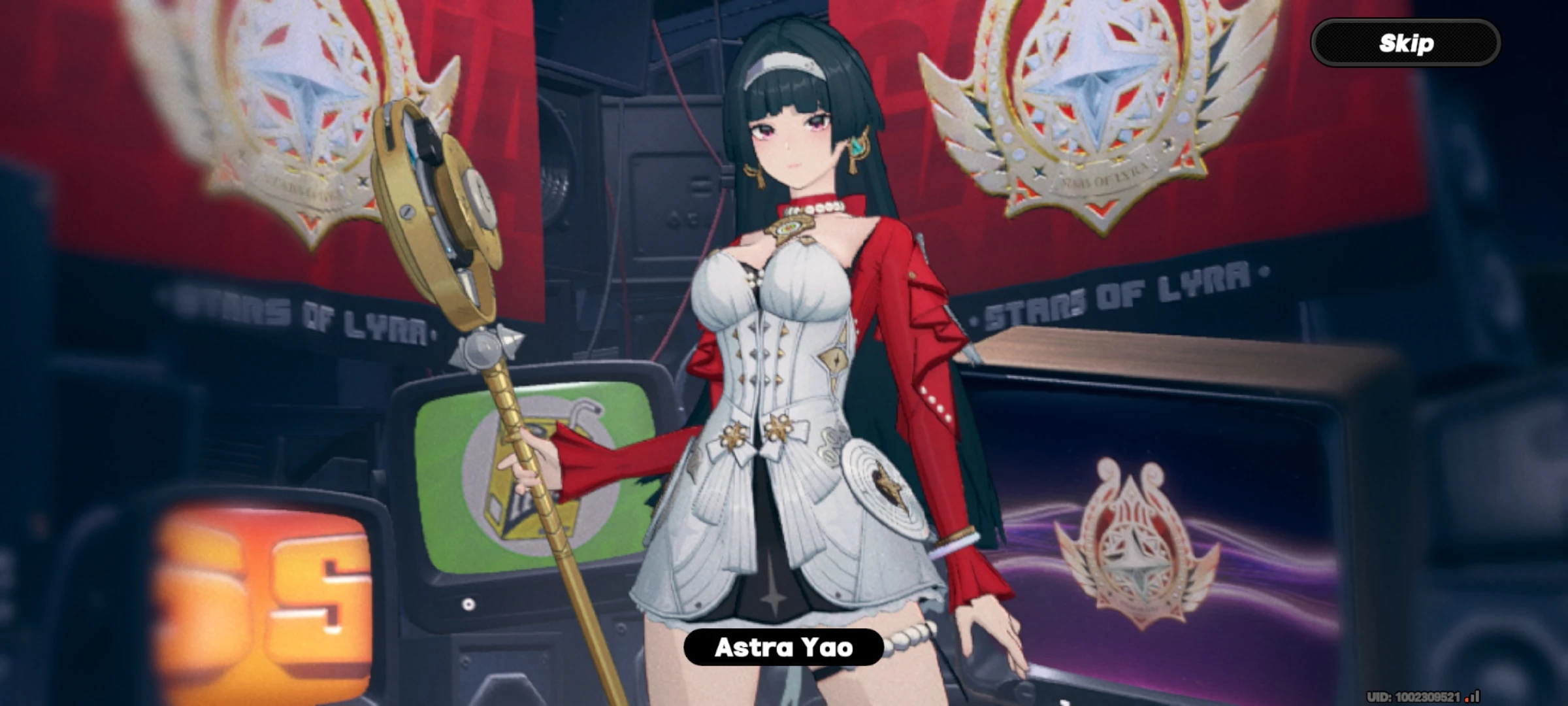Click Astra Yao's white headband

click(x=784, y=62)
